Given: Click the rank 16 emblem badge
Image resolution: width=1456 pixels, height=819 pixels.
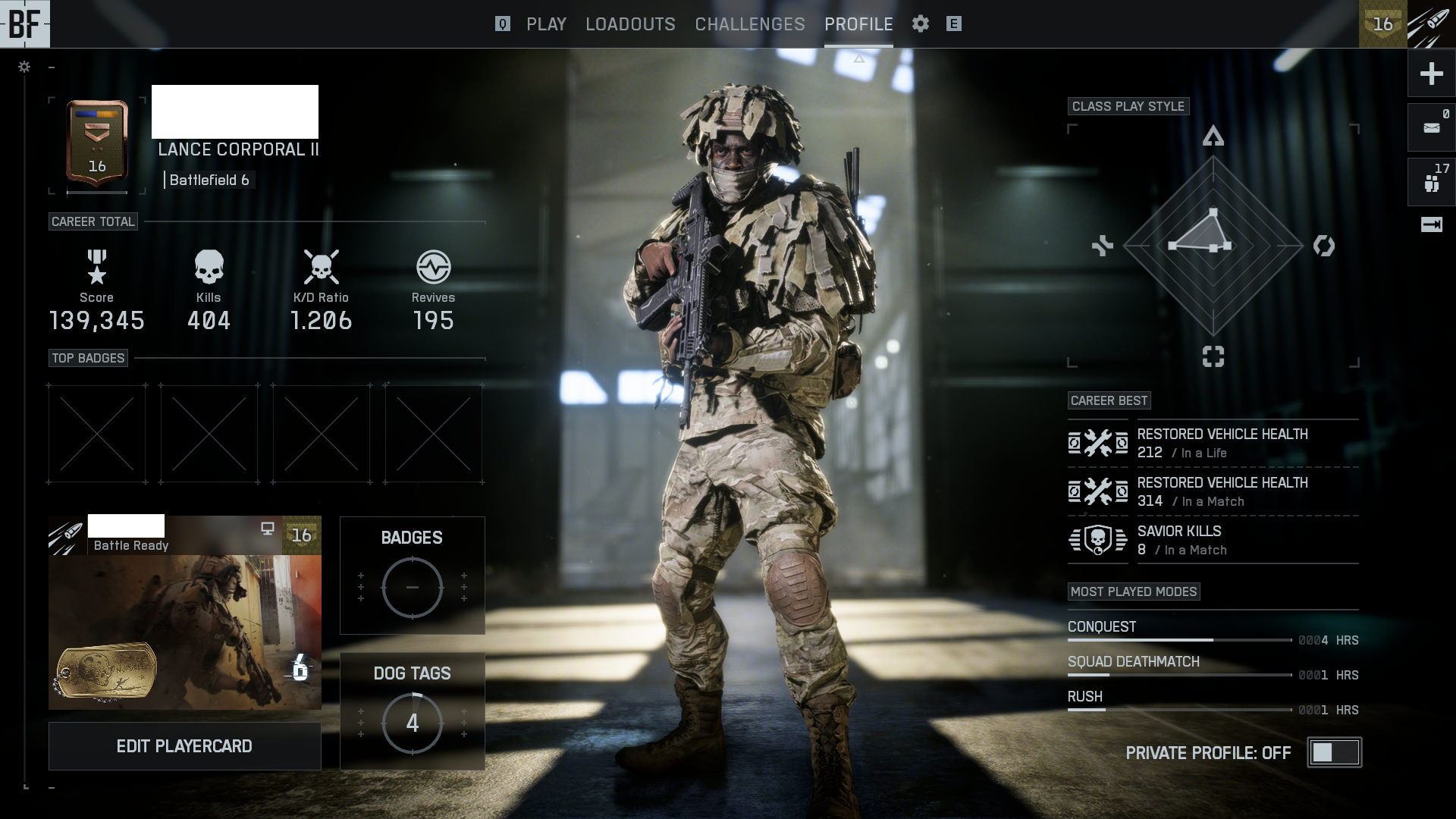Looking at the screenshot, I should click(x=97, y=143).
